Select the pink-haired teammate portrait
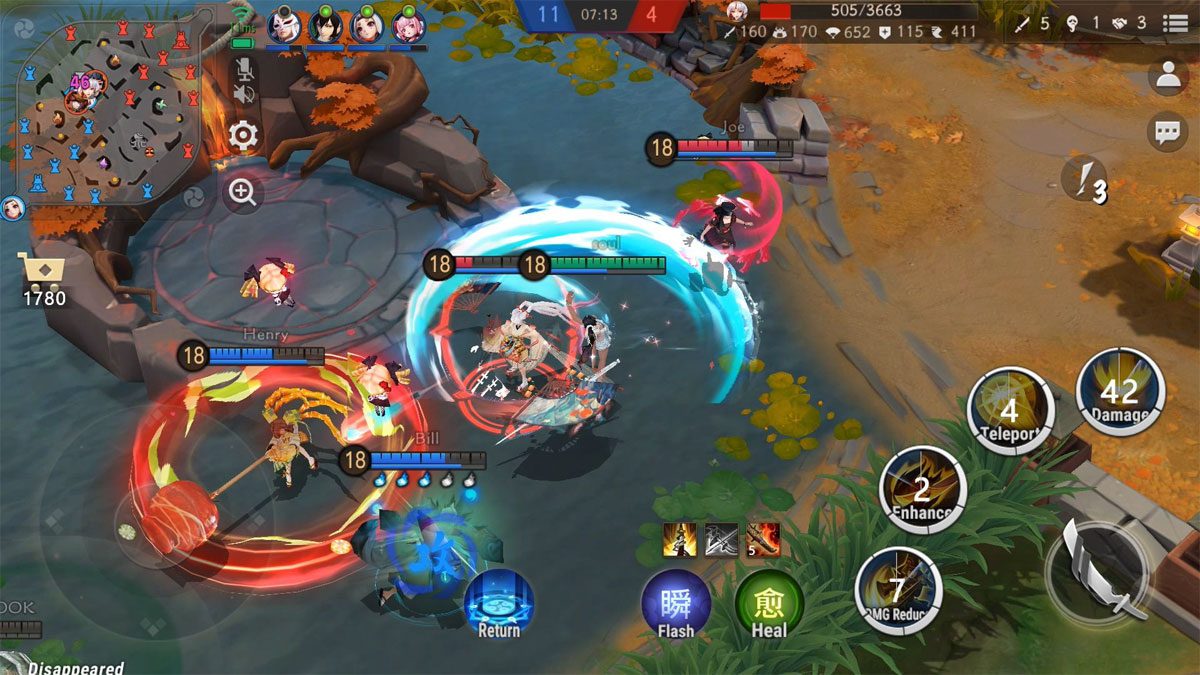Image resolution: width=1200 pixels, height=675 pixels. 408,25
